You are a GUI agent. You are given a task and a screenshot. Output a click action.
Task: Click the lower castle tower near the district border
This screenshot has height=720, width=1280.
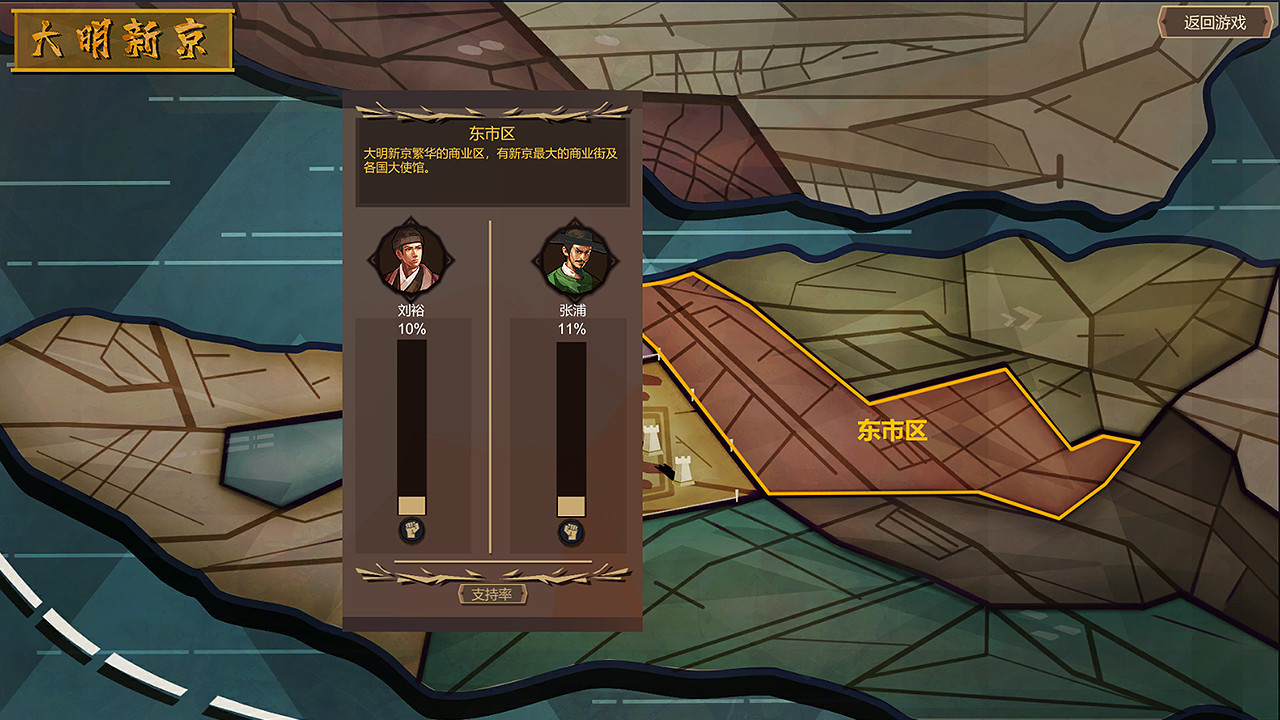click(x=683, y=470)
